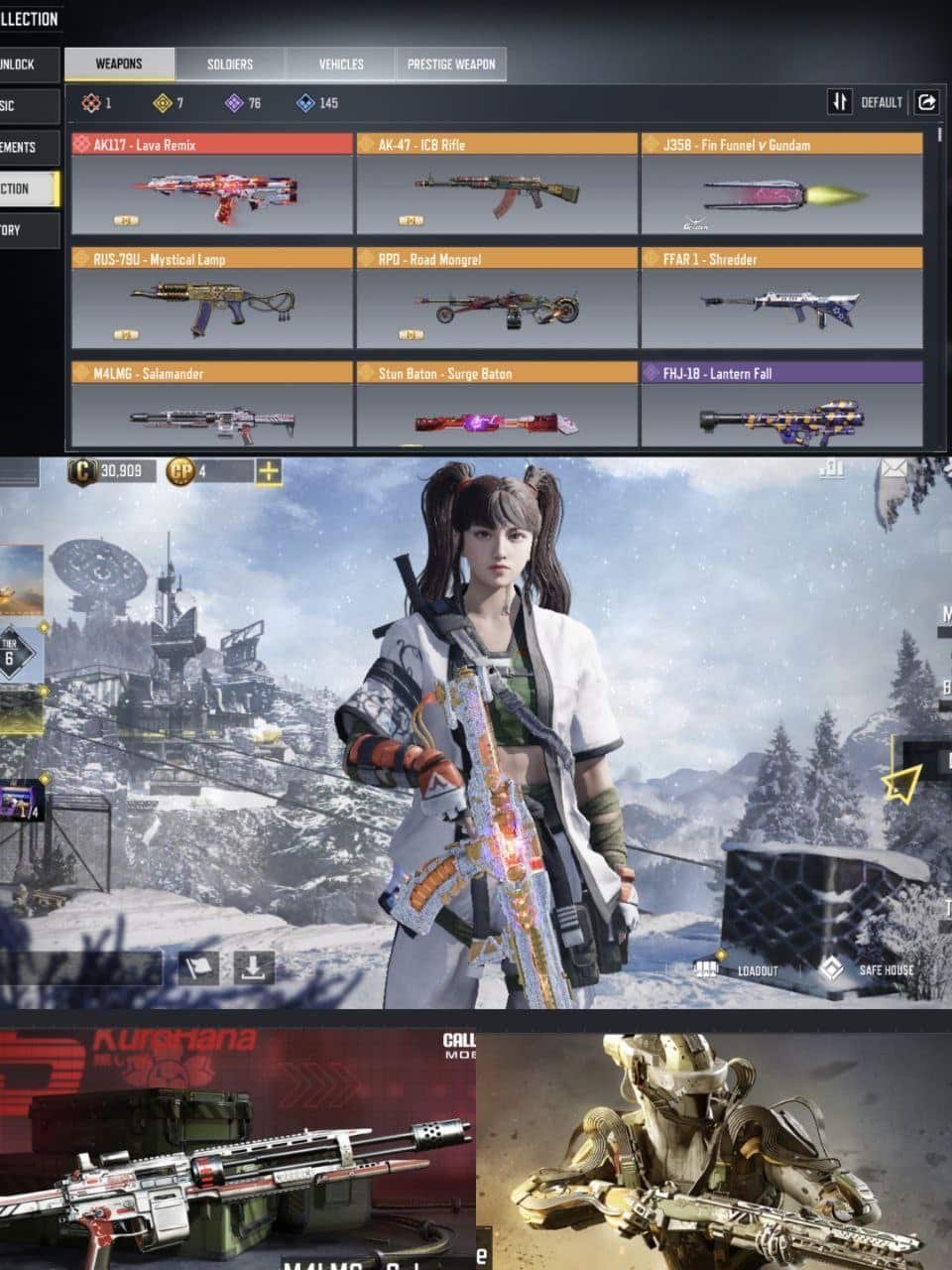
Task: Select the RUS-79U Mystical Lamp weapon
Action: pyautogui.click(x=211, y=299)
